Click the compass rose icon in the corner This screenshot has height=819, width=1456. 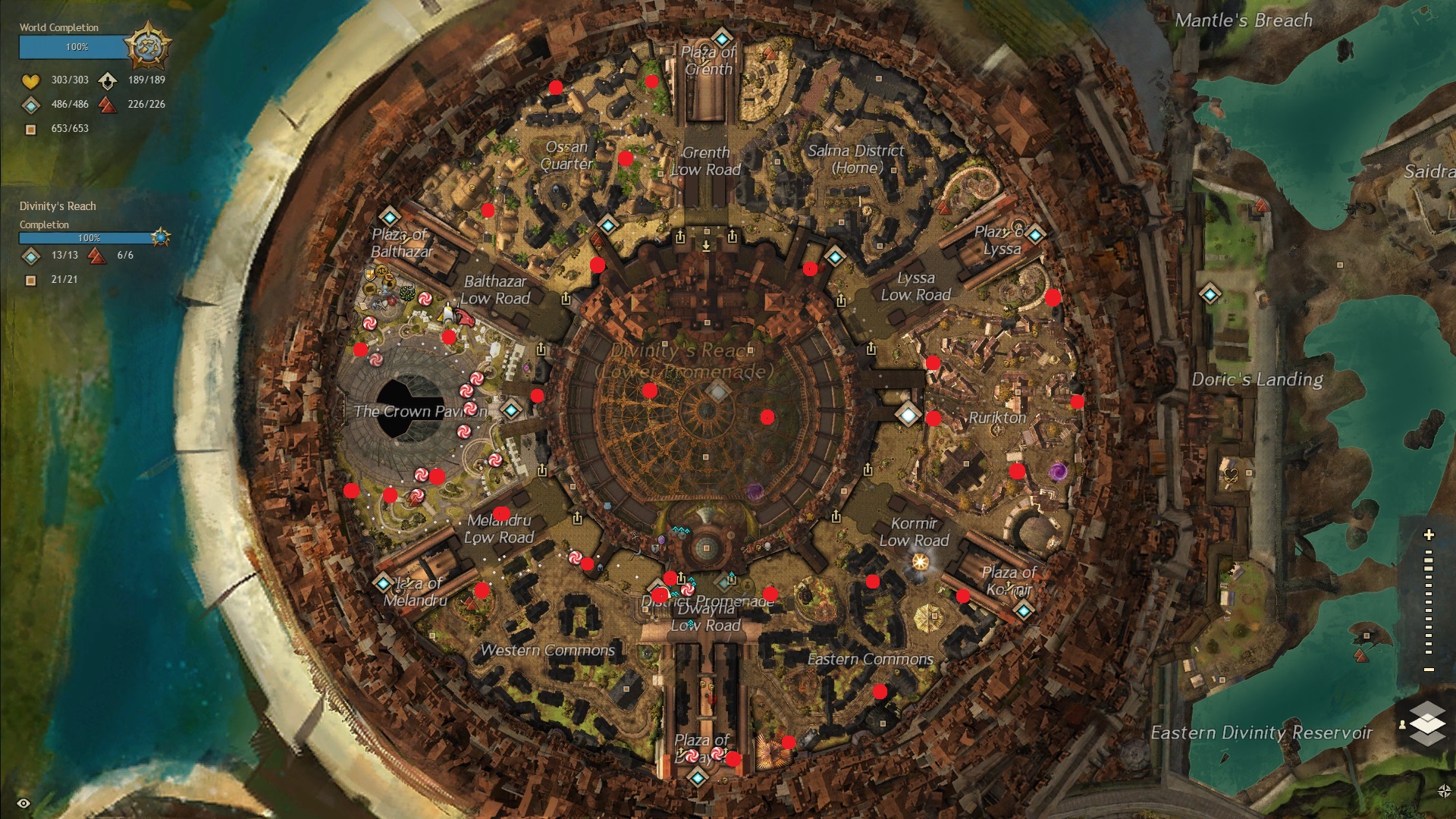click(1444, 791)
